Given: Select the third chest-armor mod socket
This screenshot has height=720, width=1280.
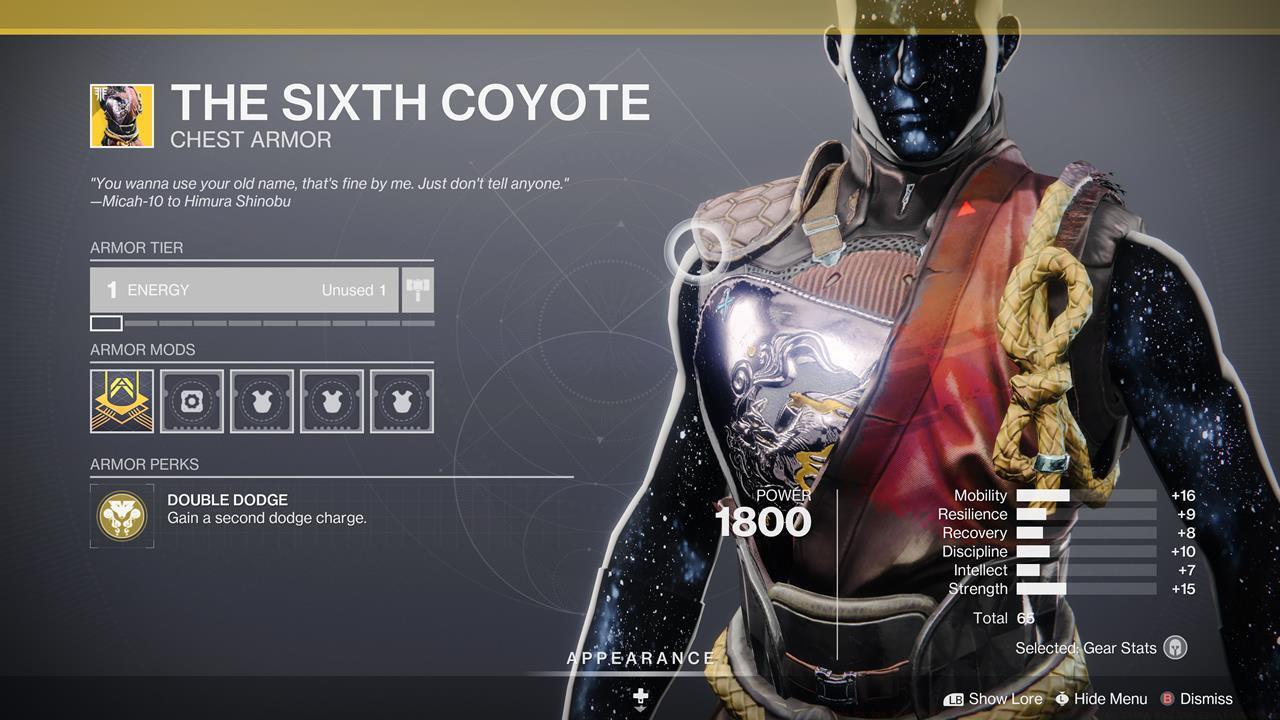Looking at the screenshot, I should click(x=261, y=401).
